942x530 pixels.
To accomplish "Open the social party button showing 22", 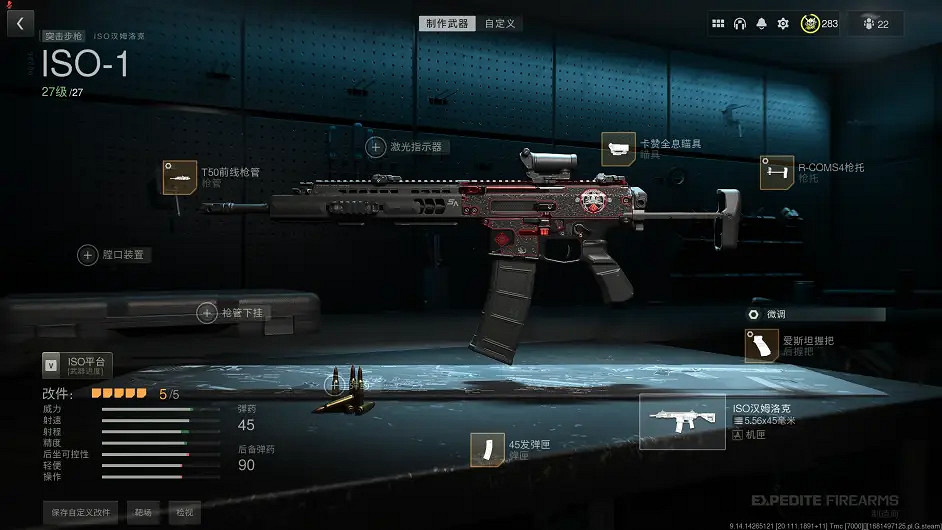I will (x=875, y=24).
